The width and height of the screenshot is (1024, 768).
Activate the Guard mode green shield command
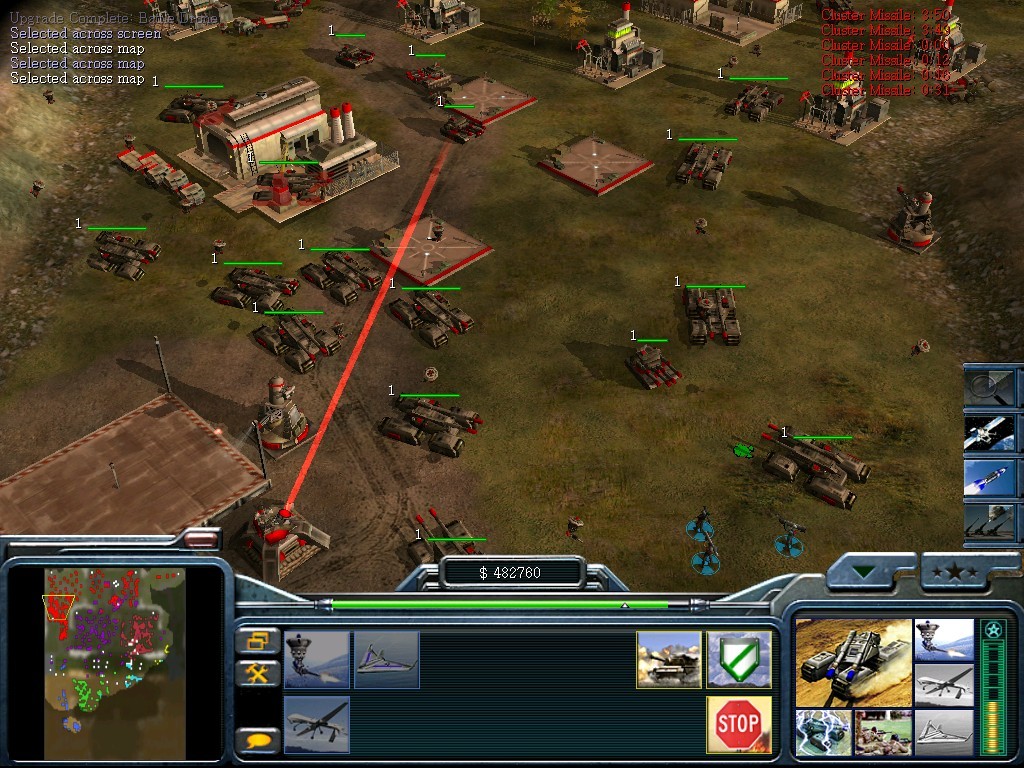pyautogui.click(x=739, y=659)
